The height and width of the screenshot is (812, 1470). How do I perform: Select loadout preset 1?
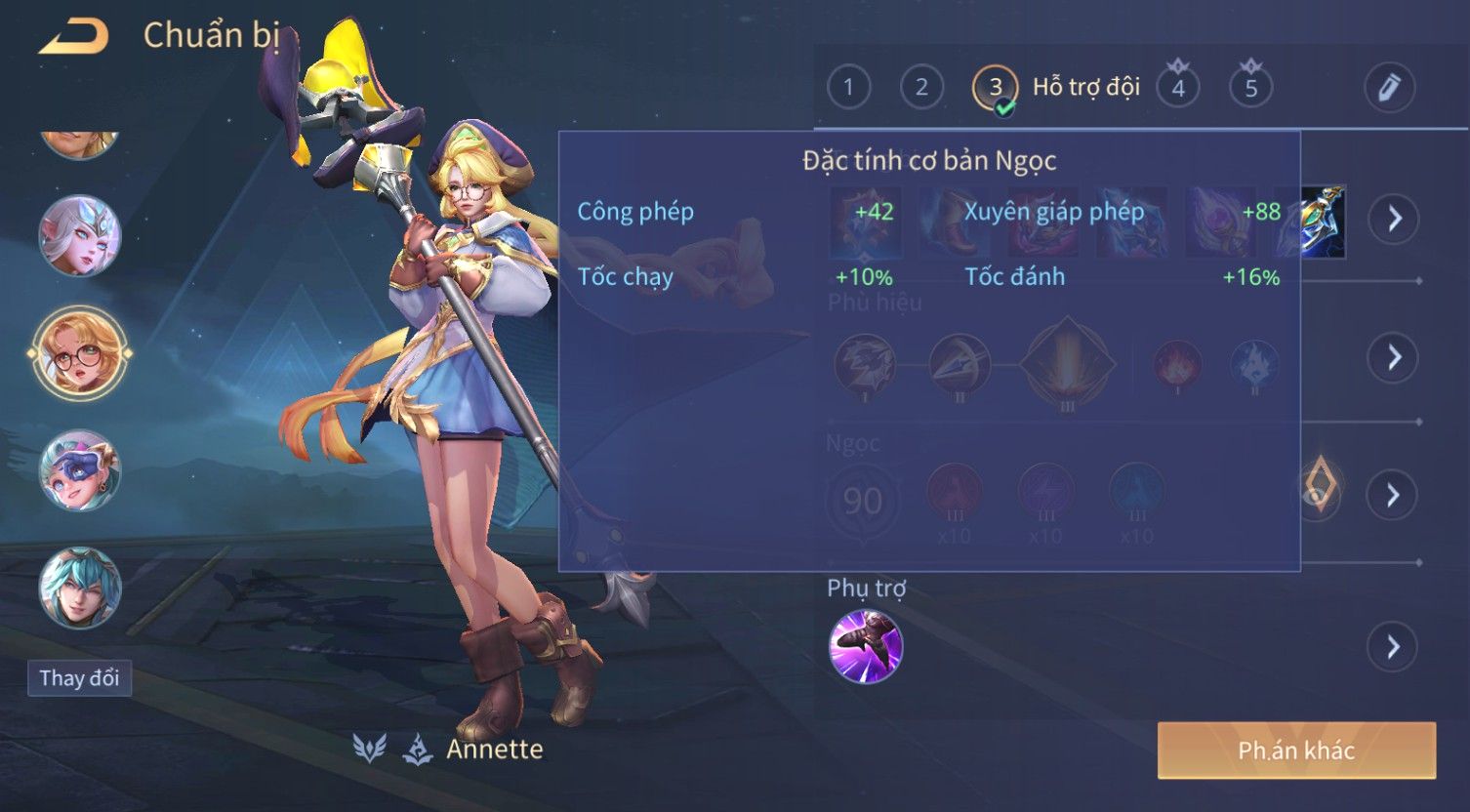(x=848, y=88)
